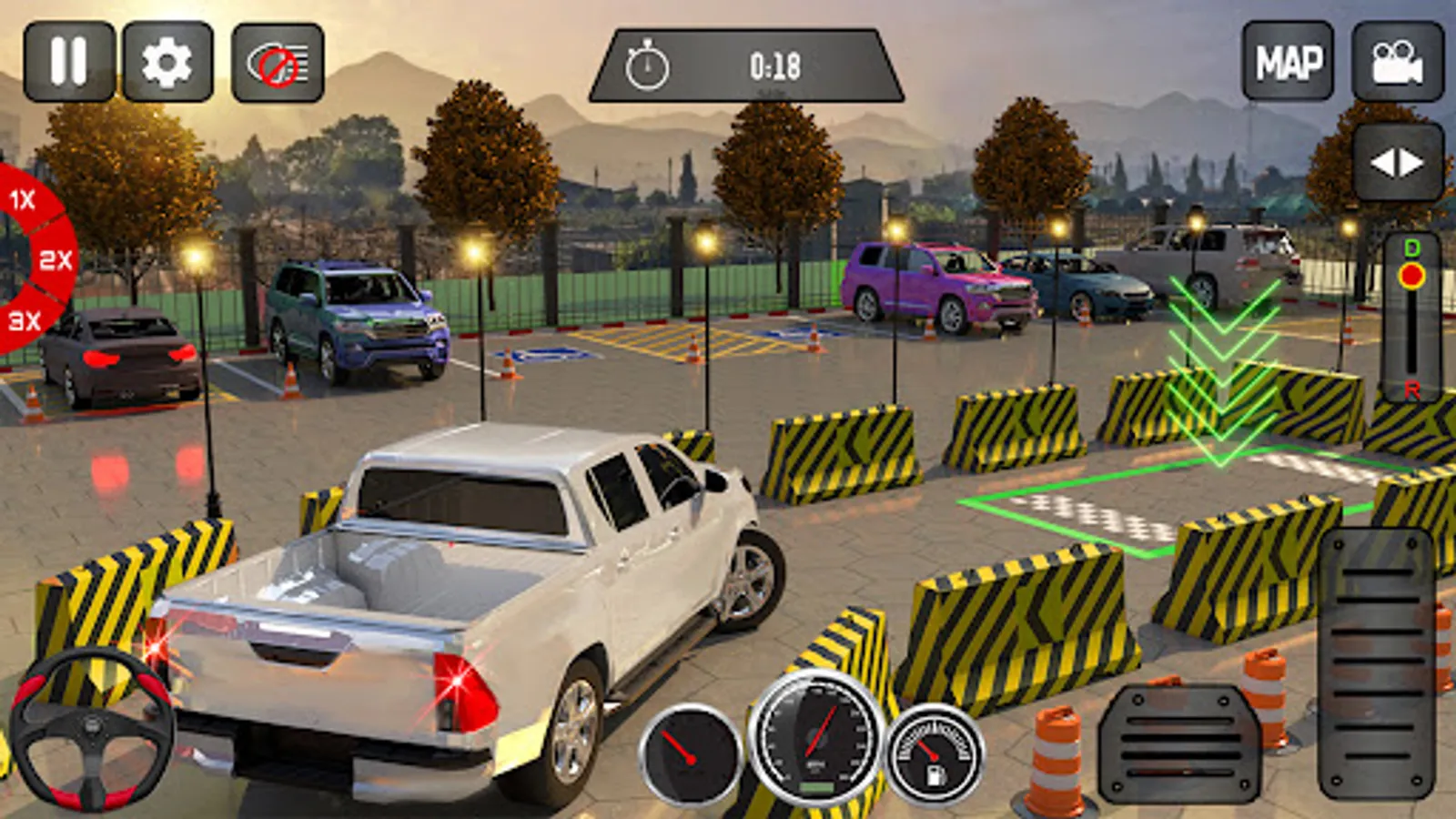This screenshot has height=819, width=1456.
Task: Click the steering wheel control
Action: coord(91,728)
